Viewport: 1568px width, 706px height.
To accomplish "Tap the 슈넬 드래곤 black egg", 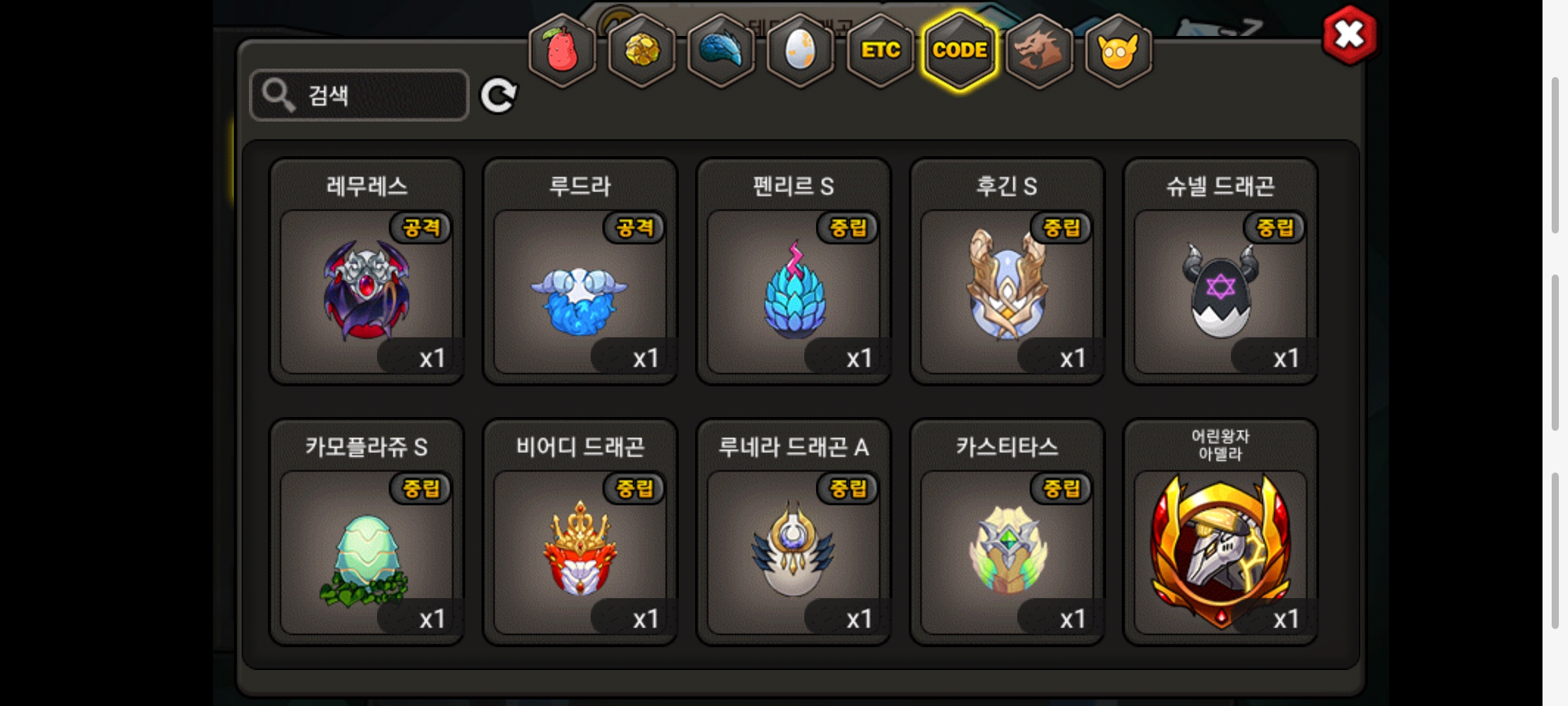I will [1220, 291].
